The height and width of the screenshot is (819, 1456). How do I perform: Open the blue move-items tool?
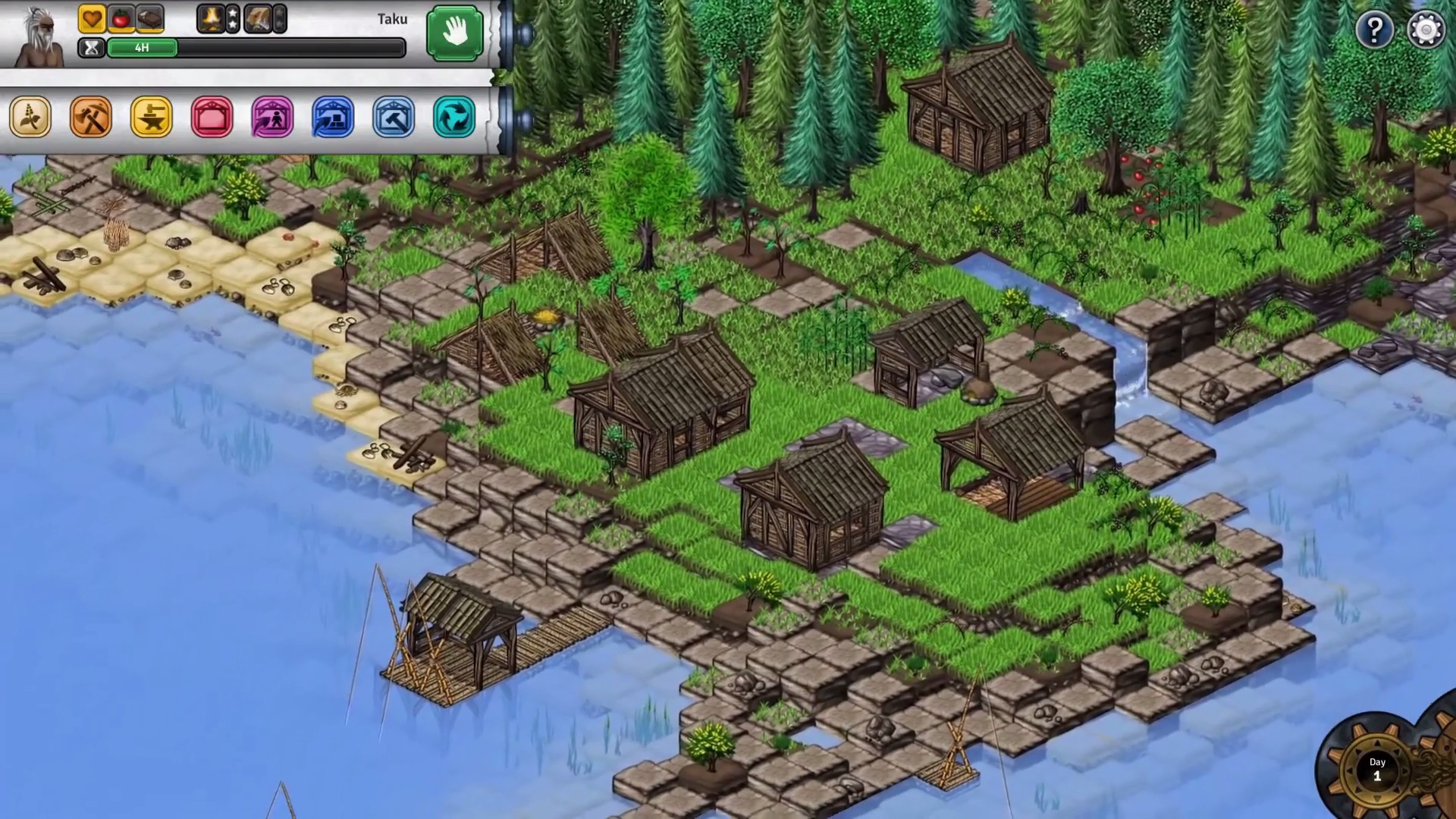point(331,118)
